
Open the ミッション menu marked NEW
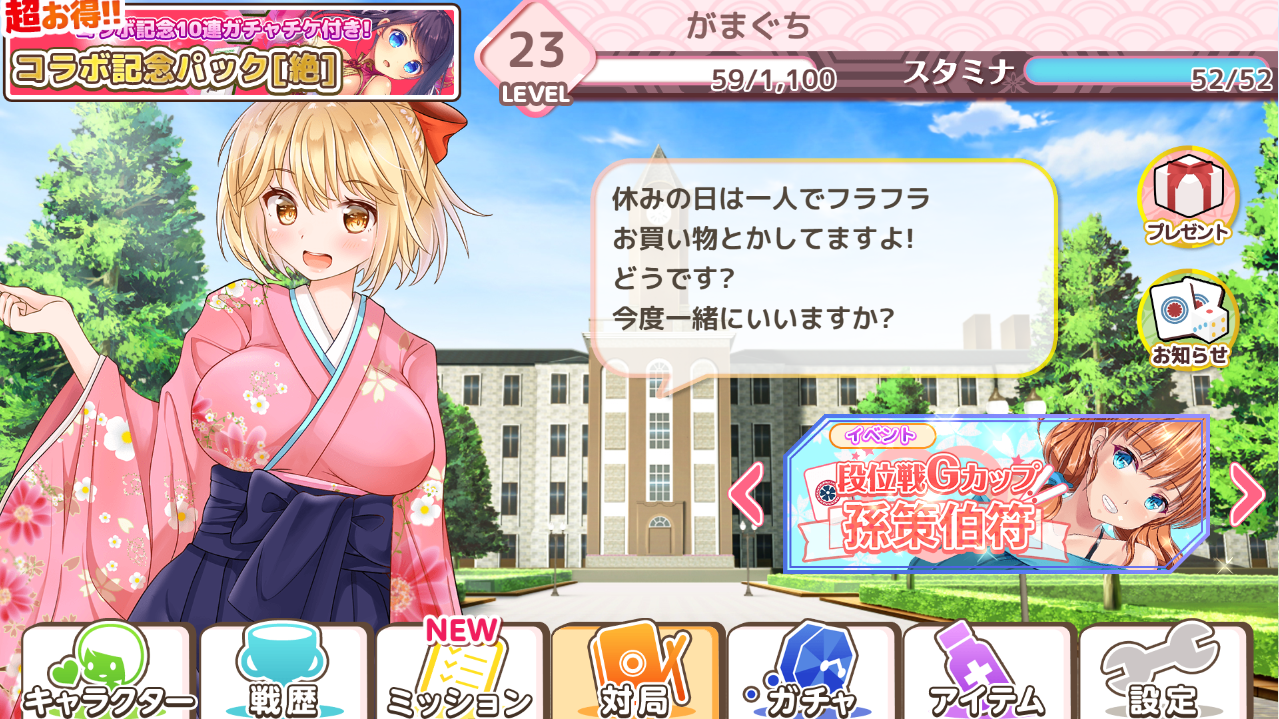460,673
